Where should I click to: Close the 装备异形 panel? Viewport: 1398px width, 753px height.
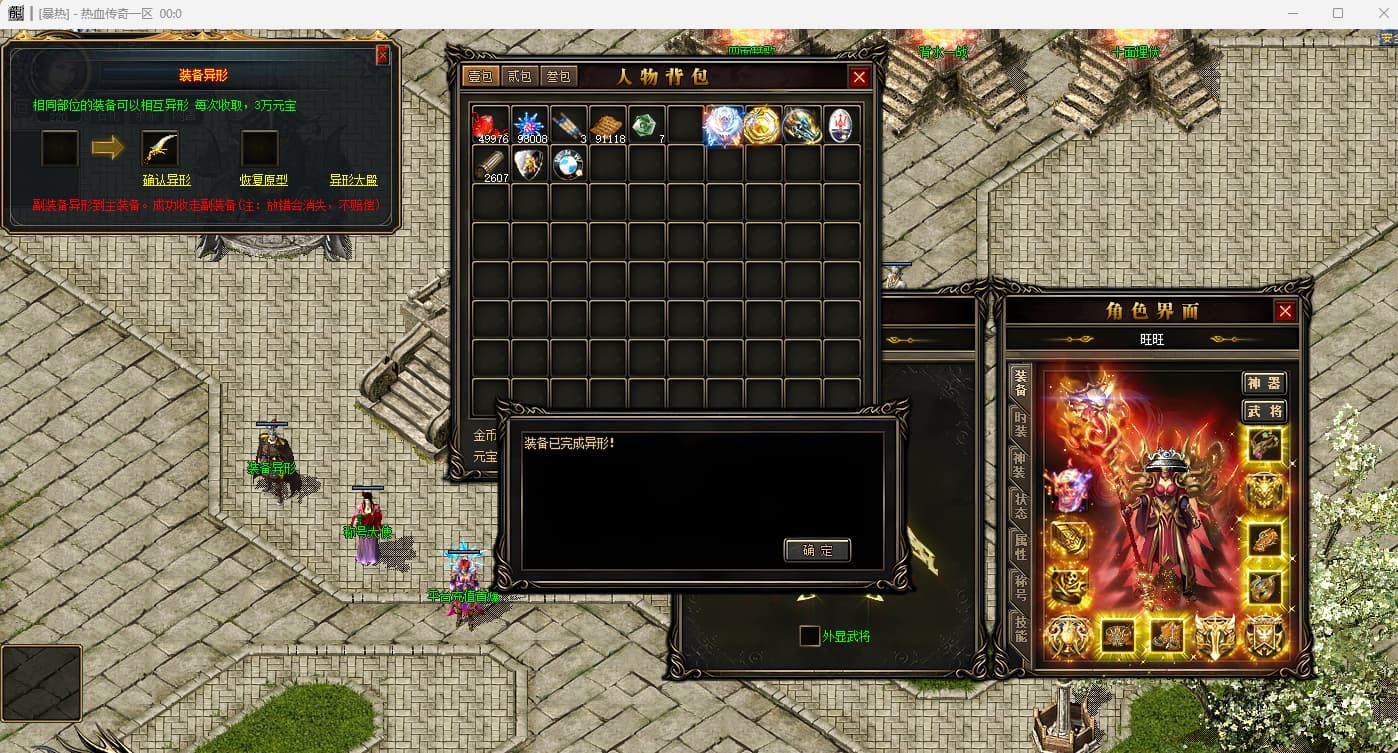pyautogui.click(x=382, y=56)
